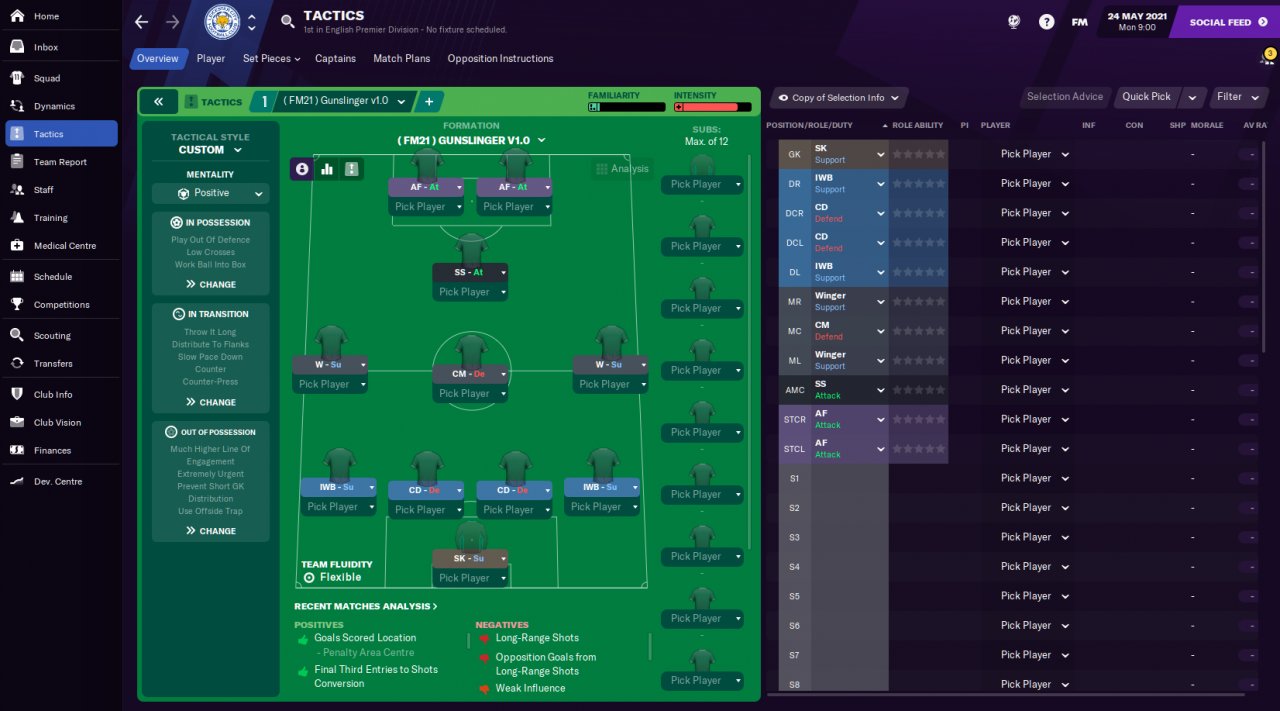Open the Opposition Instructions tab

click(x=500, y=59)
